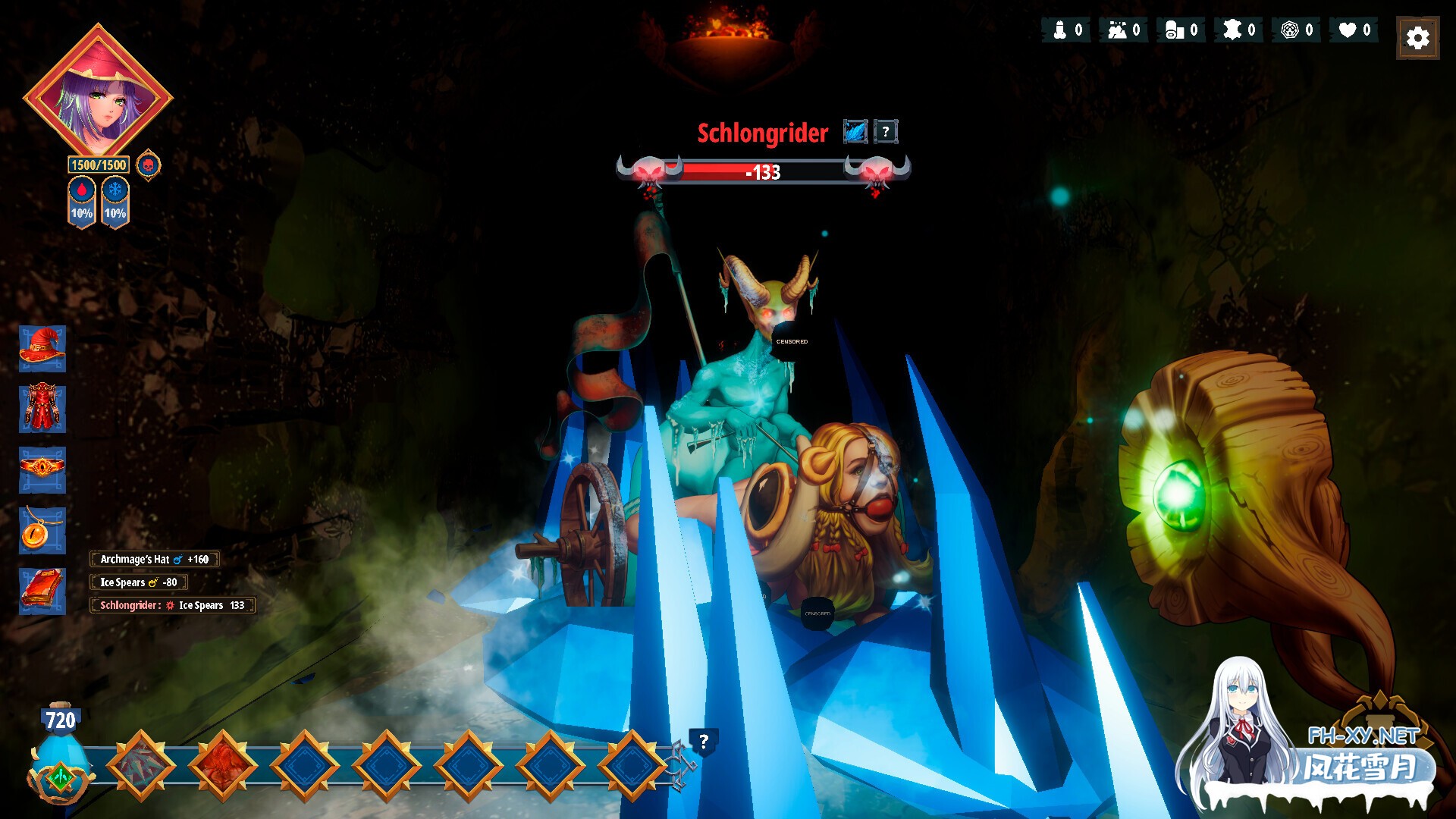Click the skull debuff icon below the portrait
Viewport: 1456px width, 819px height.
click(149, 163)
